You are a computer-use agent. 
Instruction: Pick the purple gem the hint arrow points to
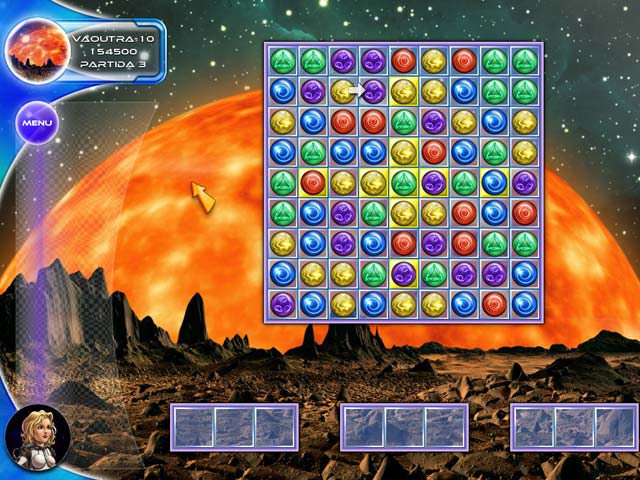374,92
